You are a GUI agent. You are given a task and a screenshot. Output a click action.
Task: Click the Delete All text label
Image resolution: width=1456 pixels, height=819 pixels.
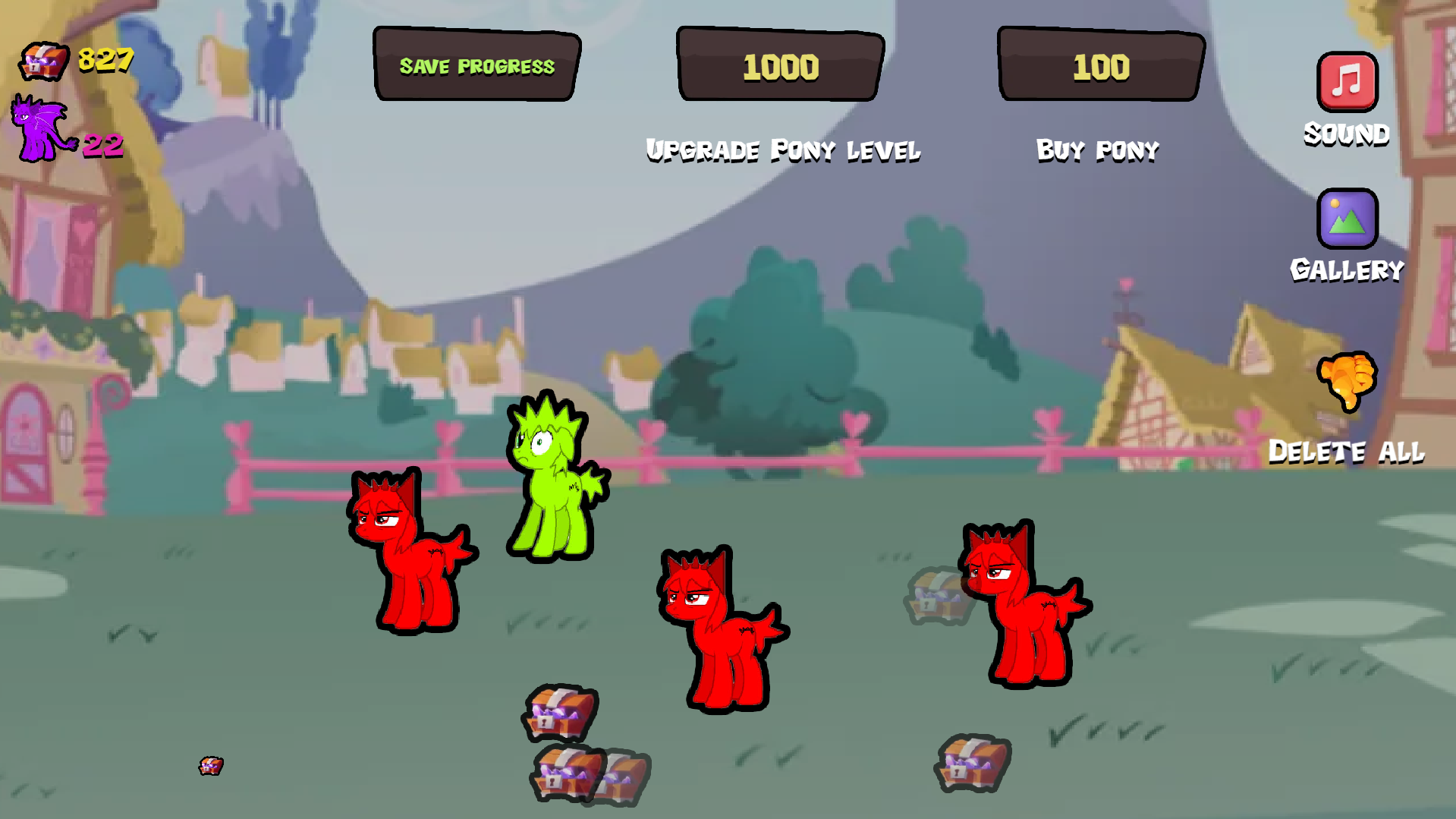(x=1347, y=452)
